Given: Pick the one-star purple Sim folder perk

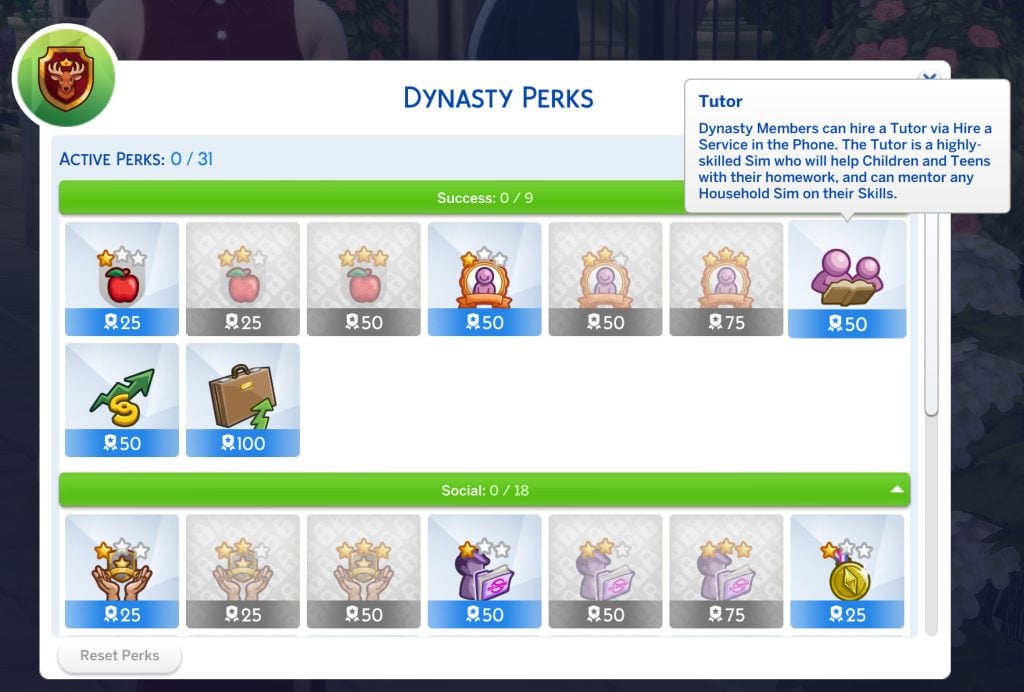Looking at the screenshot, I should [x=485, y=571].
